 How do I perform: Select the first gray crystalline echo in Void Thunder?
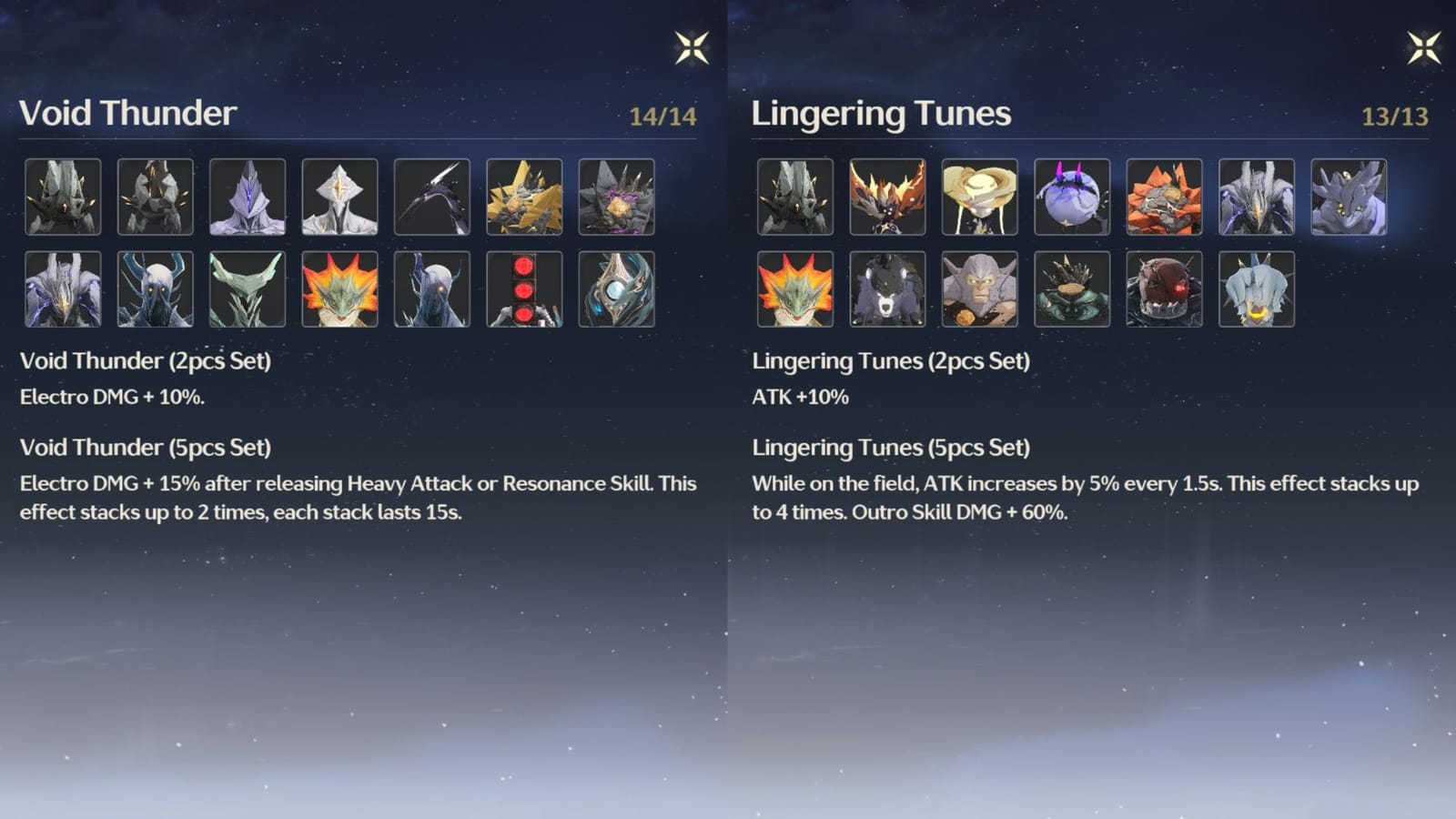(62, 197)
